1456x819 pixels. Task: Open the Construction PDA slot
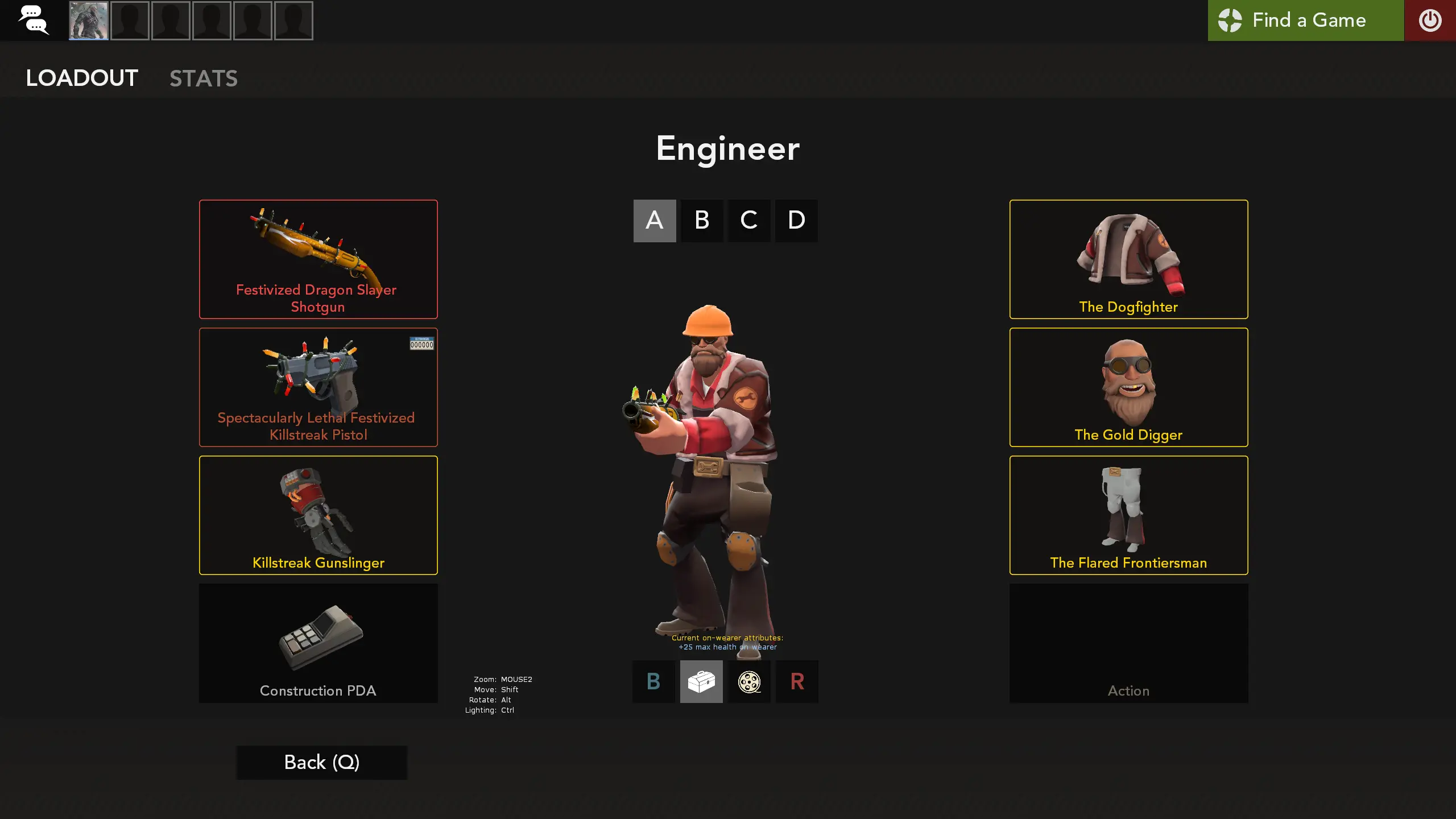point(318,643)
